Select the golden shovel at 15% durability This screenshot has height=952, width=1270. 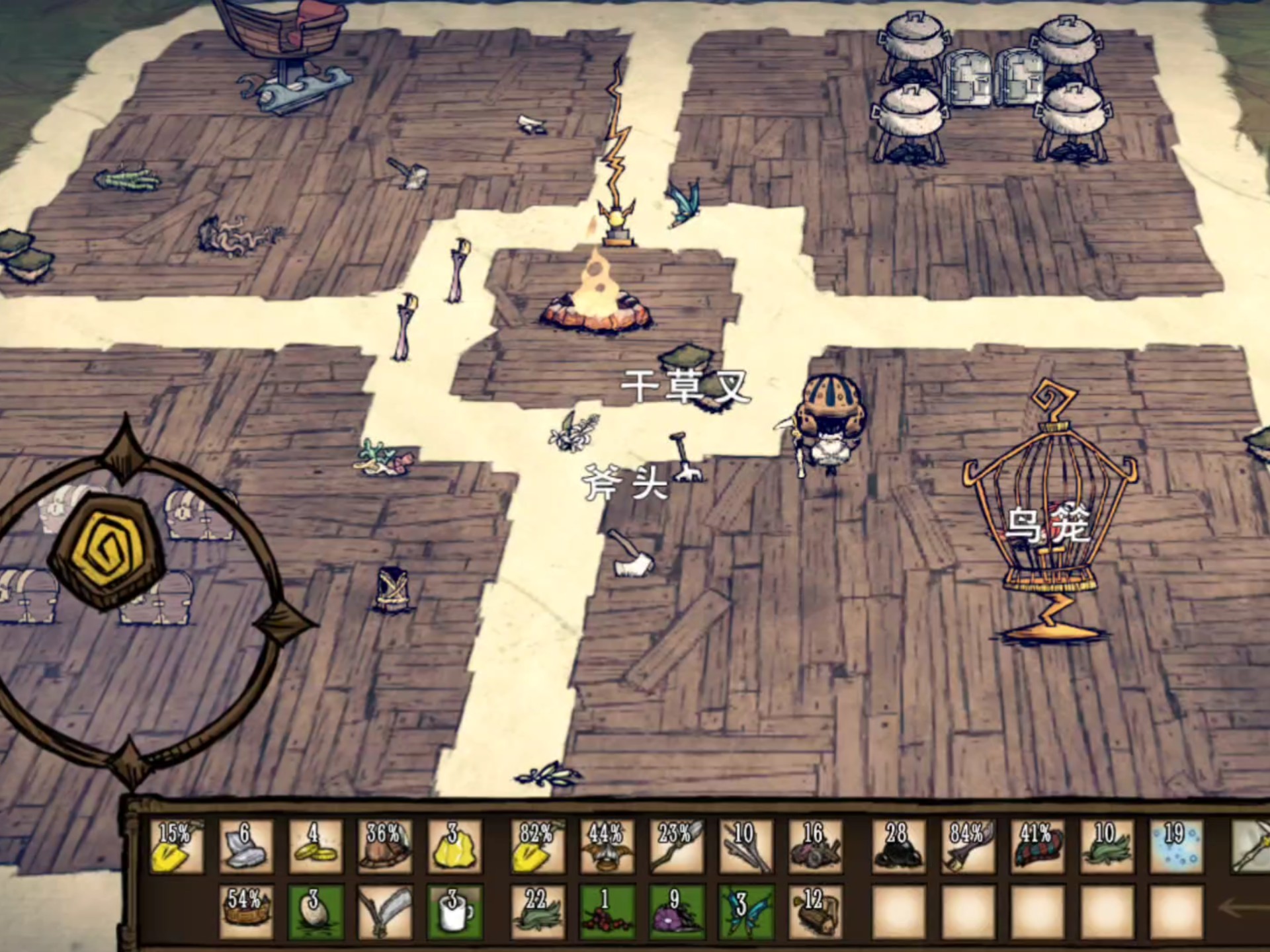click(177, 847)
